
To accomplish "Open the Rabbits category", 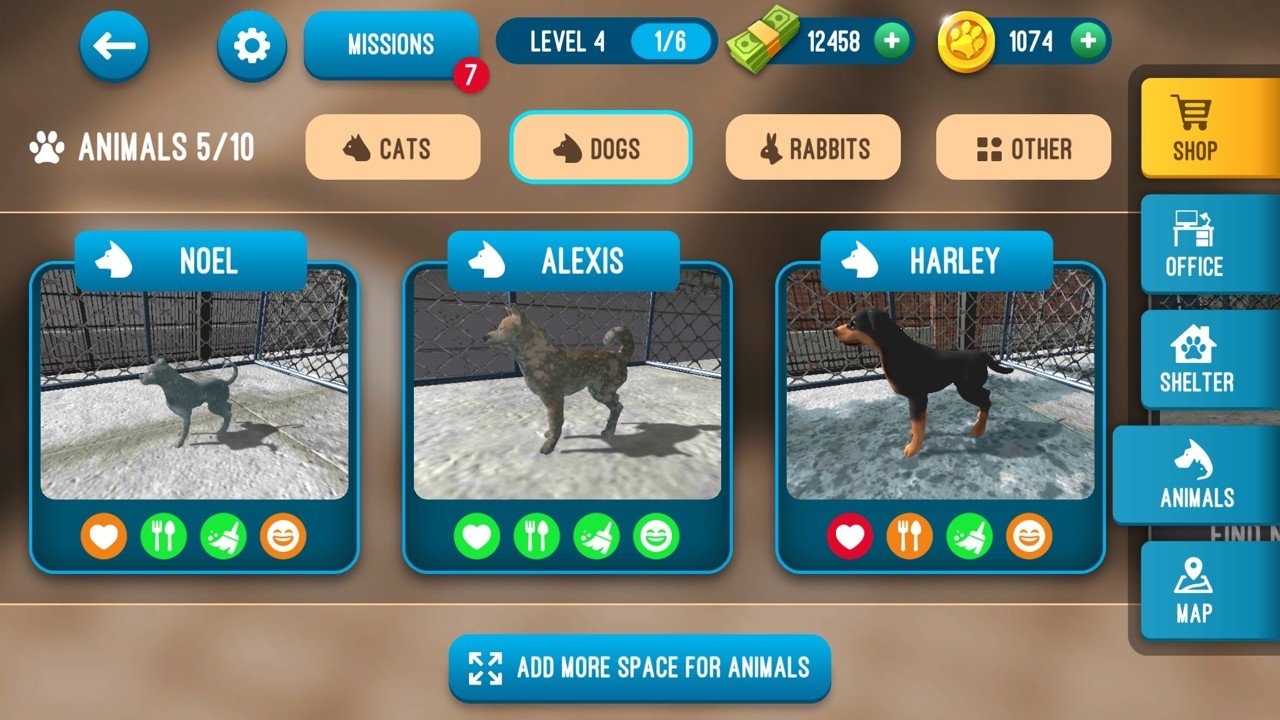I will pyautogui.click(x=813, y=147).
